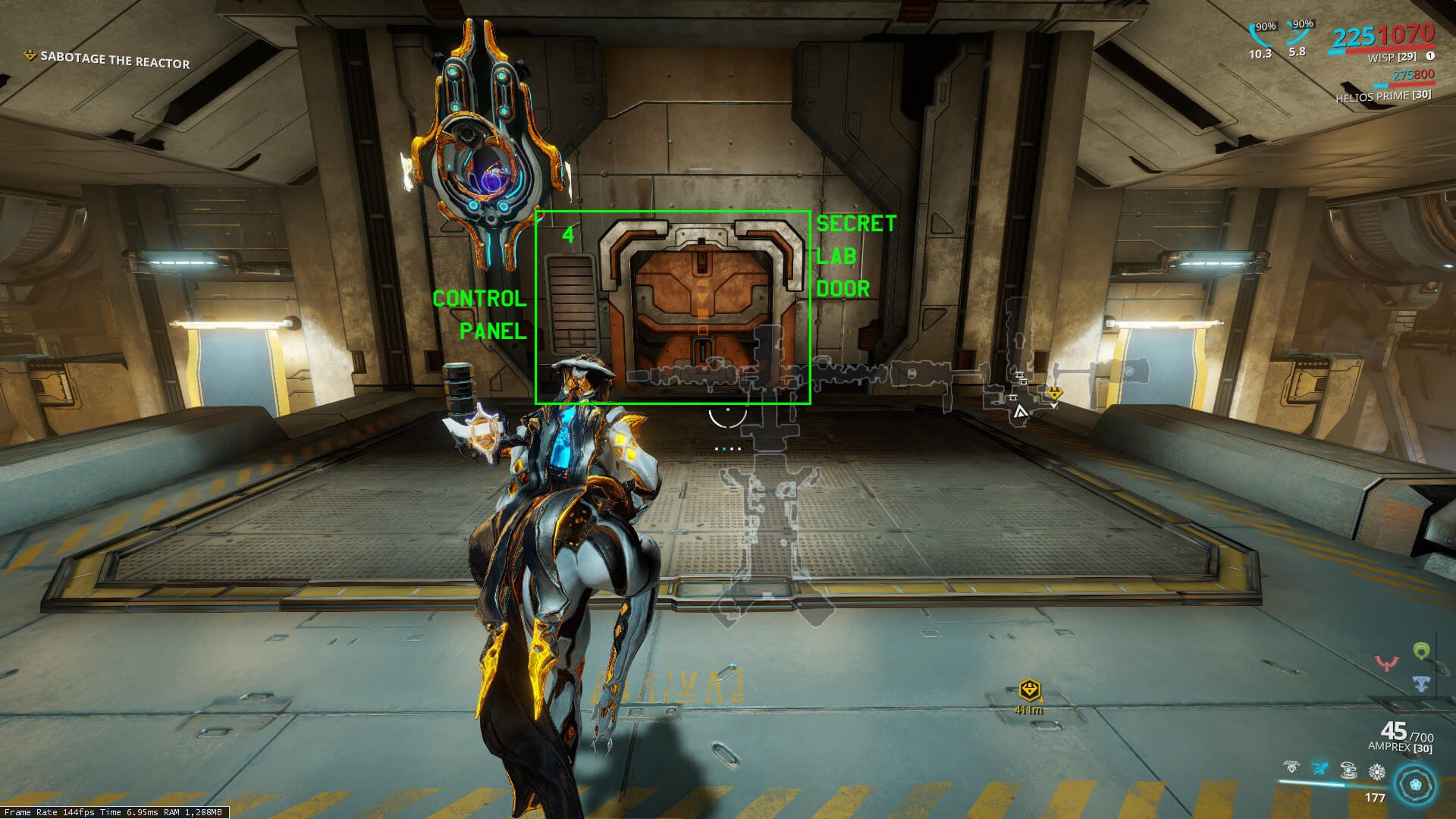Viewport: 1456px width, 819px height.
Task: Activate the Sol Gate sunburst ability
Action: coord(1376,772)
